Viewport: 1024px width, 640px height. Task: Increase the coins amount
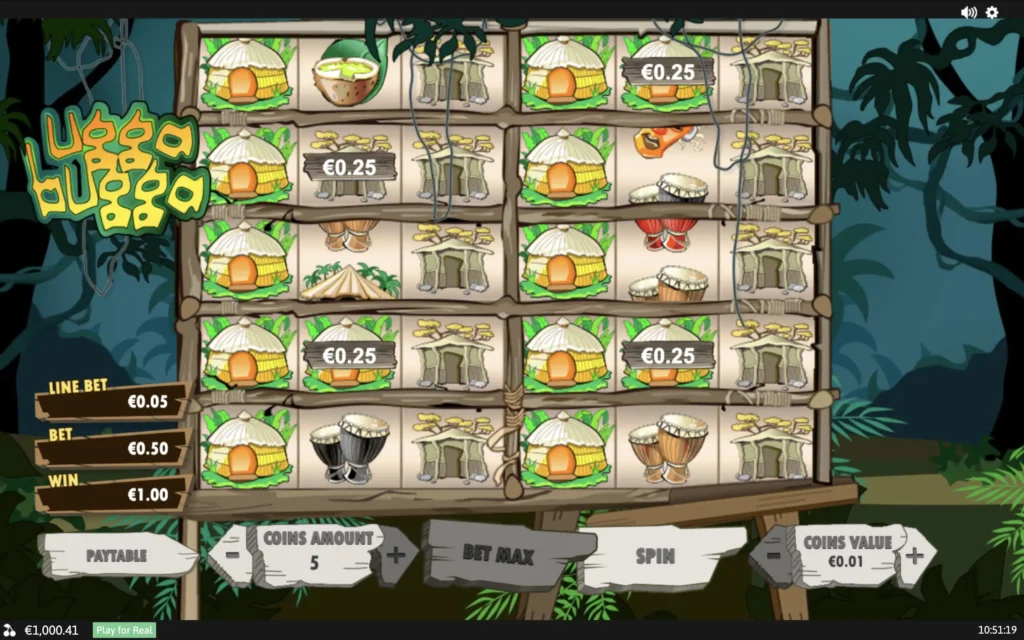(x=397, y=553)
